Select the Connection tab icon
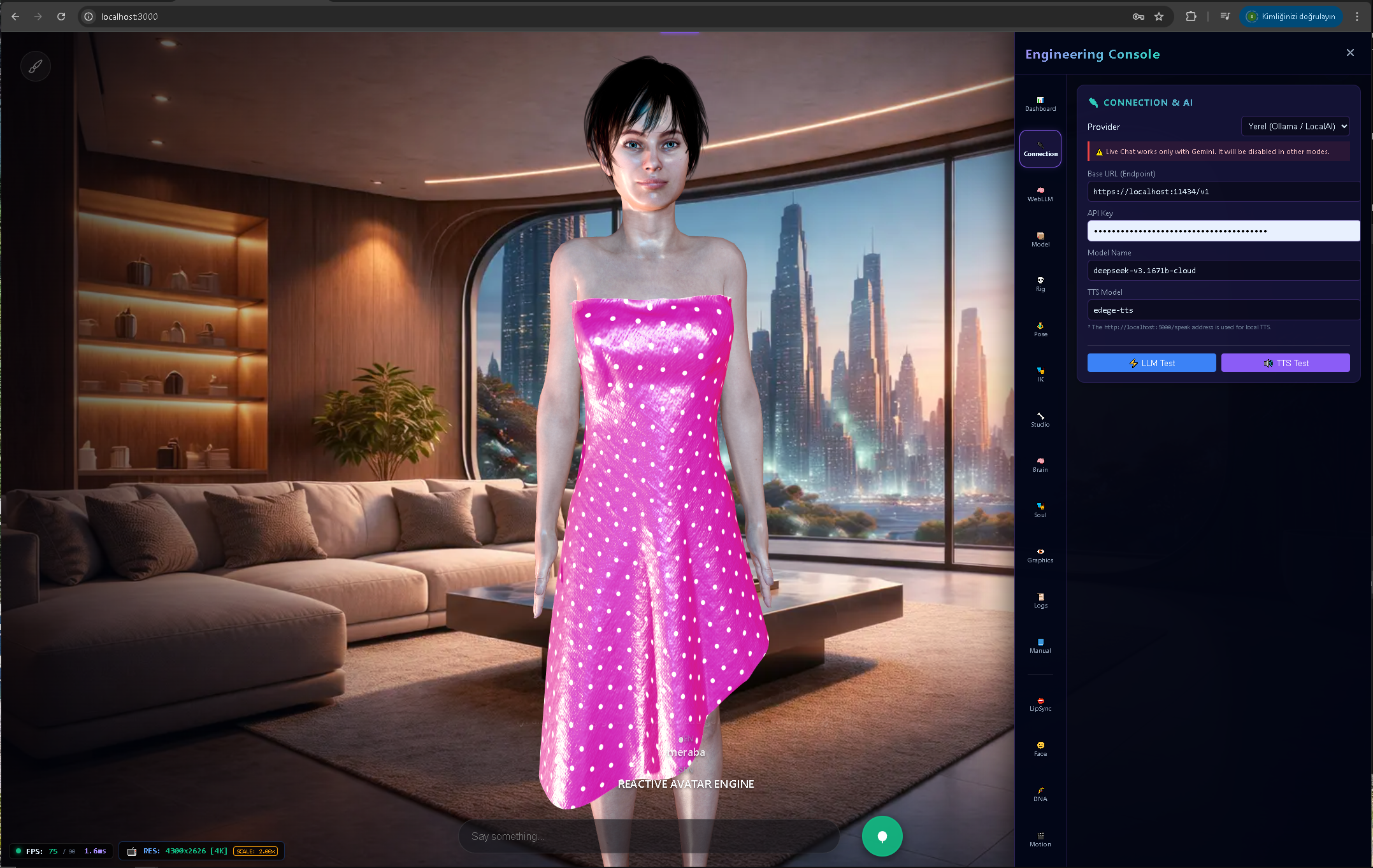1373x868 pixels. point(1040,148)
